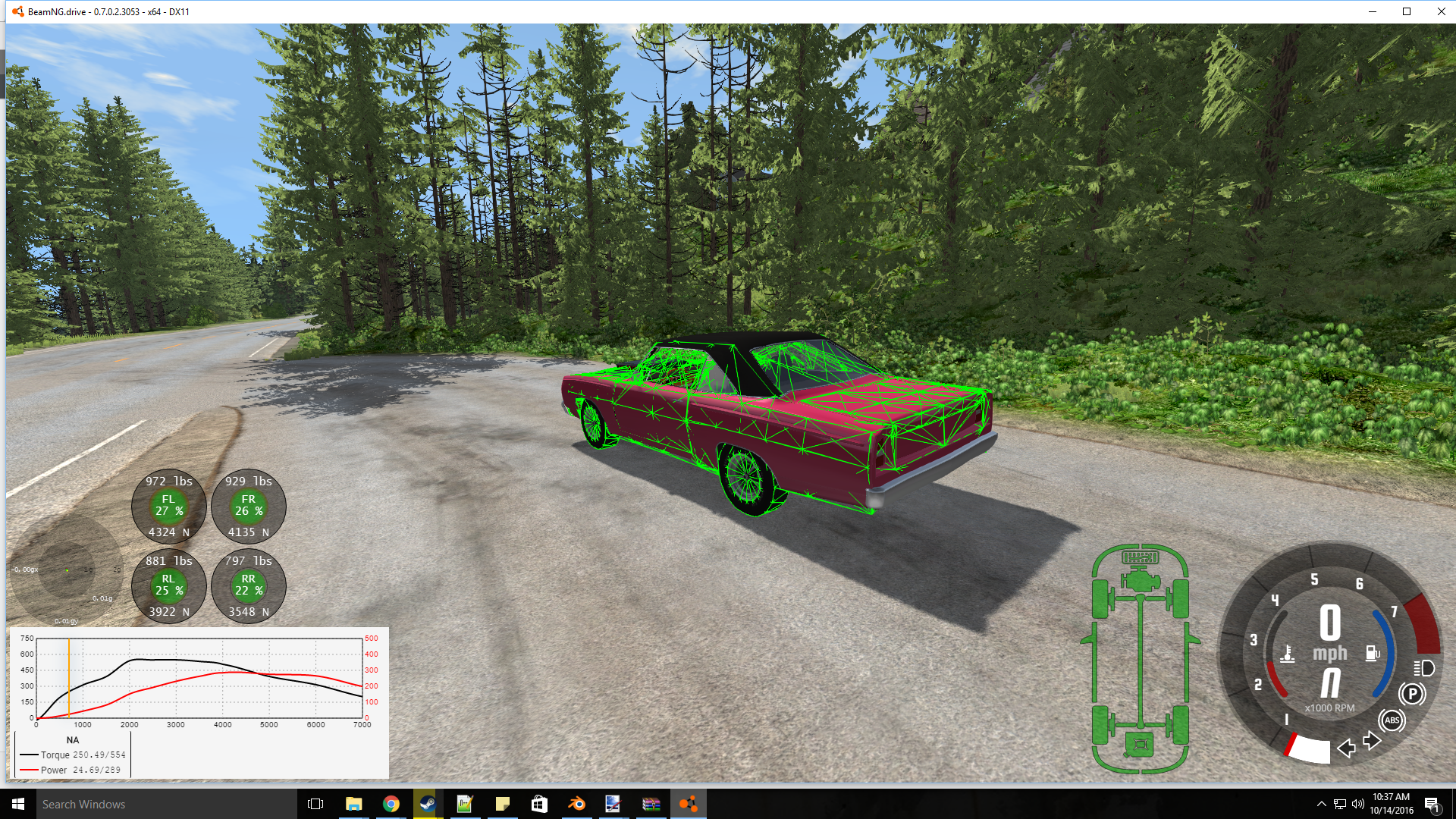Switch to BeamNG.drive via its taskbar icon
The width and height of the screenshot is (1456, 819).
click(x=687, y=804)
